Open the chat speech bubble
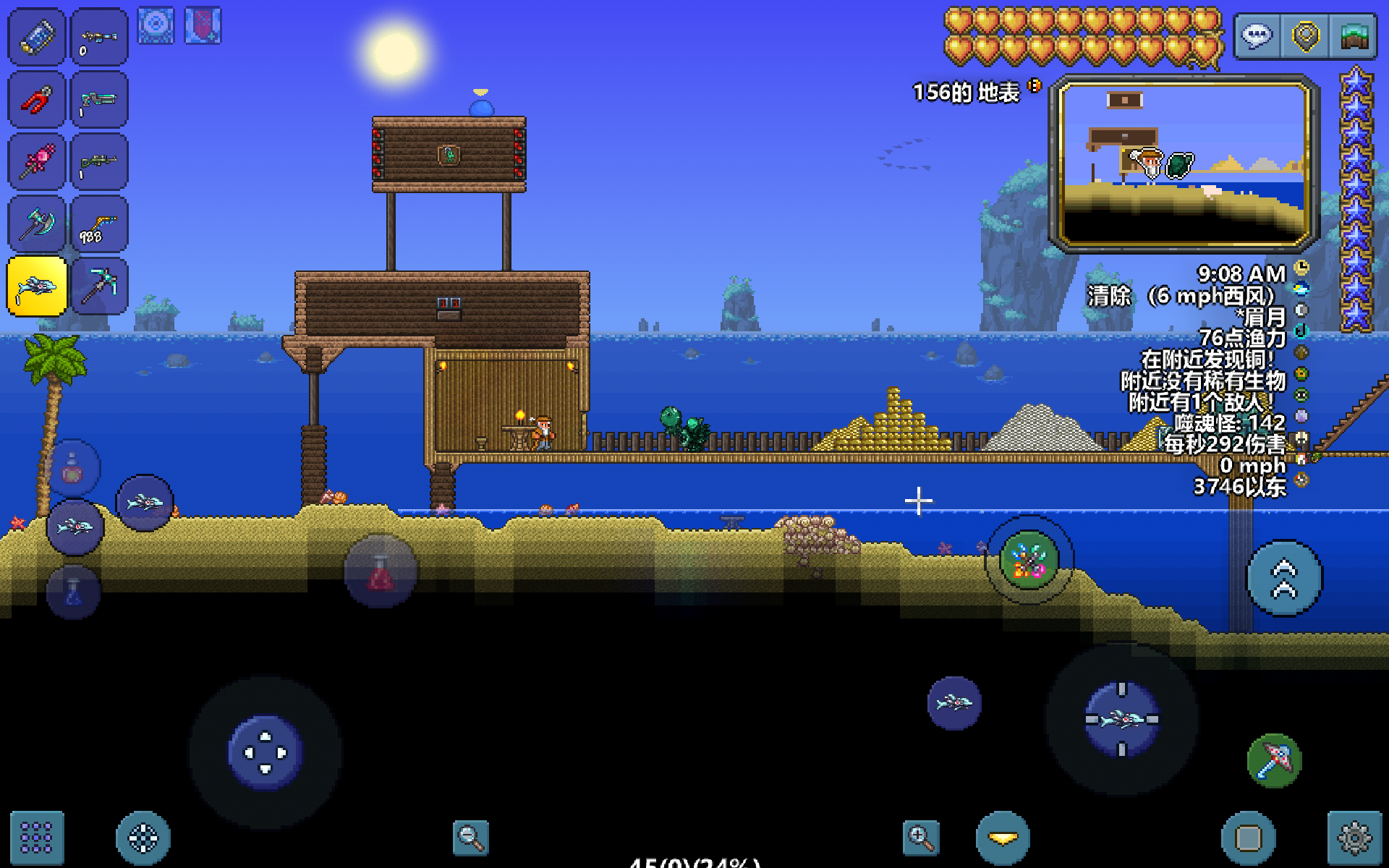The image size is (1389, 868). click(1257, 36)
